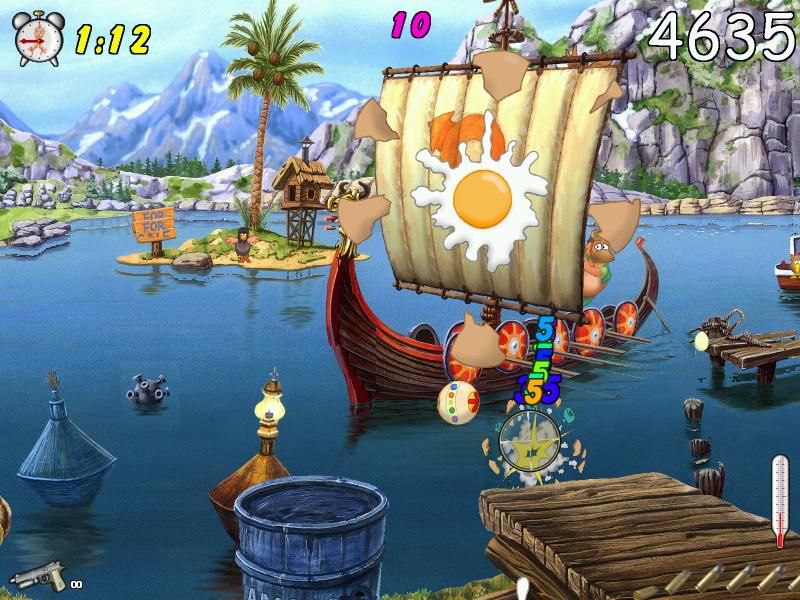Select the pistol weapon icon
The height and width of the screenshot is (600, 800).
39,576
